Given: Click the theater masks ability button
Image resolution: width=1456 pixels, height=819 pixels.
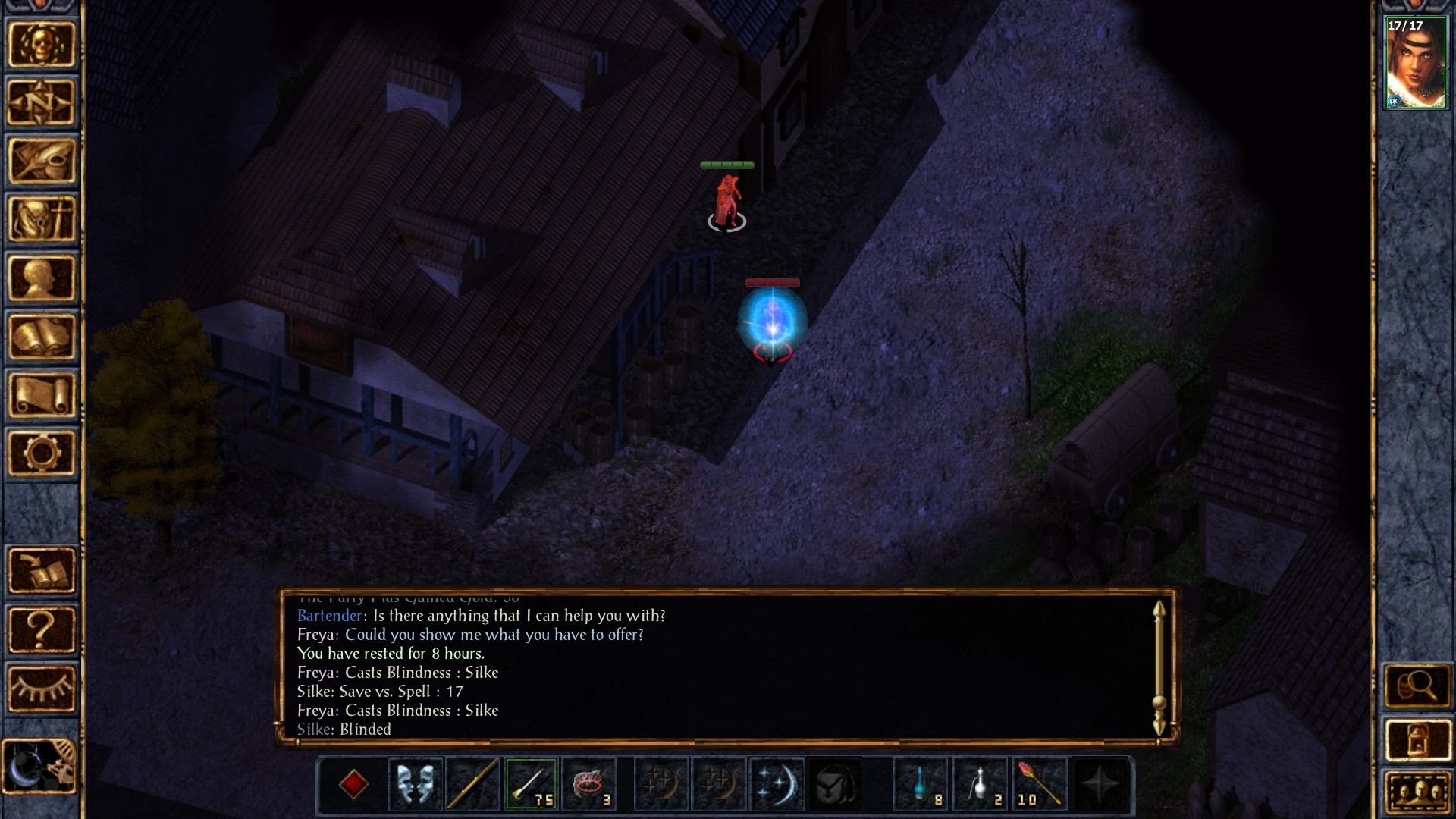Looking at the screenshot, I should click(x=415, y=784).
